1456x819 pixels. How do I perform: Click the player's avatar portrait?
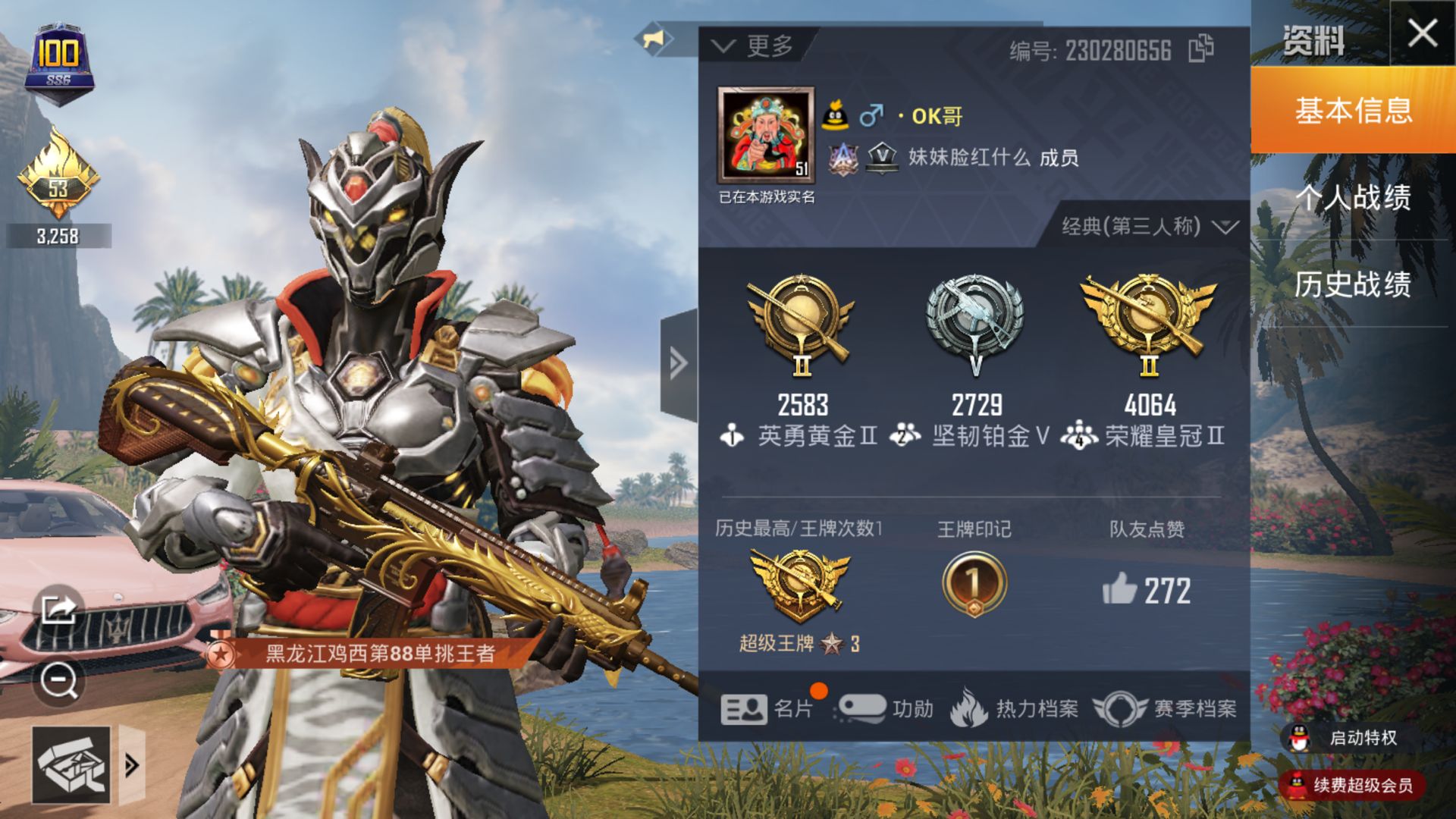click(766, 135)
